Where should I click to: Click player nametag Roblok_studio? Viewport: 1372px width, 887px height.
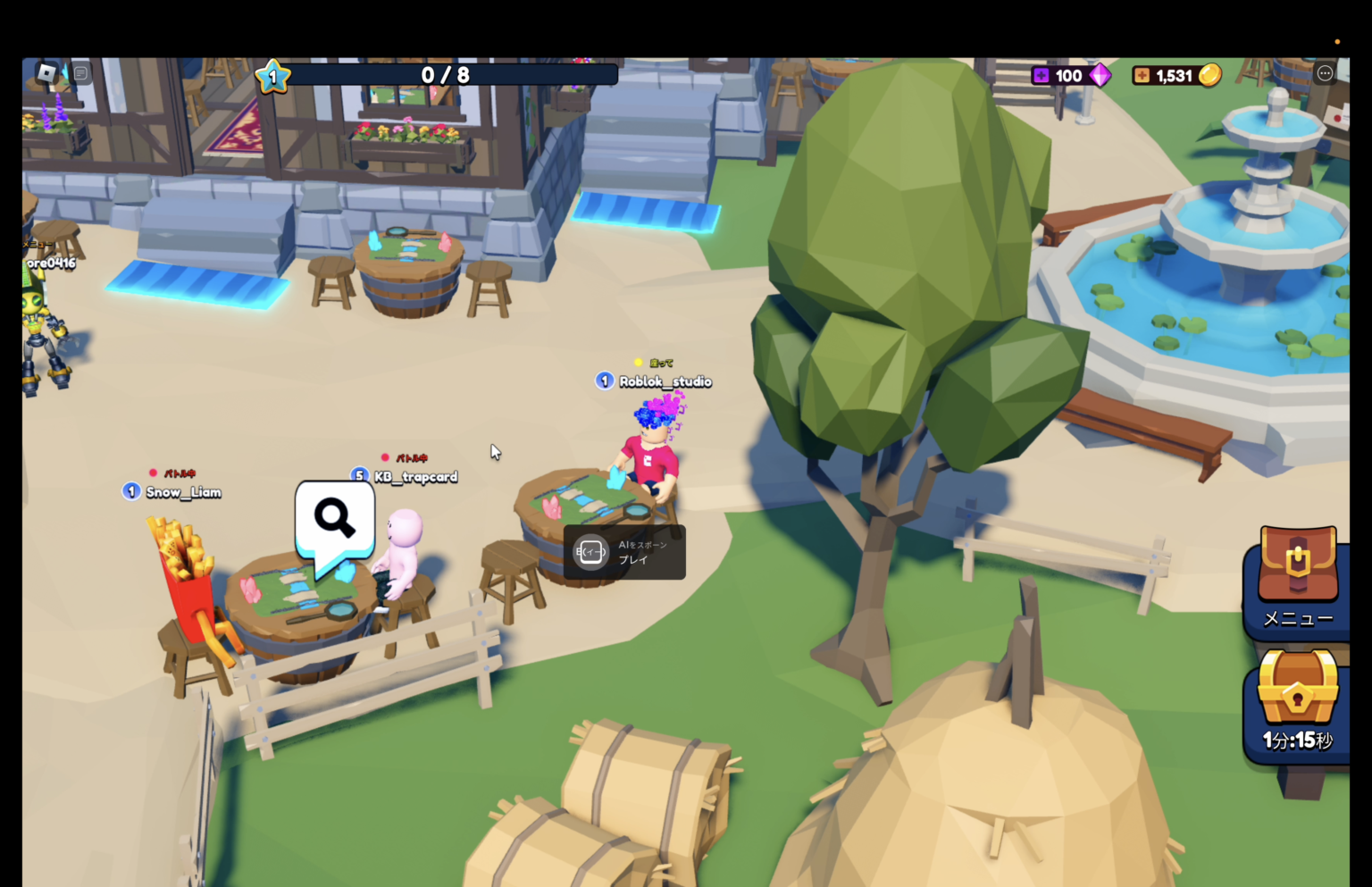(665, 381)
